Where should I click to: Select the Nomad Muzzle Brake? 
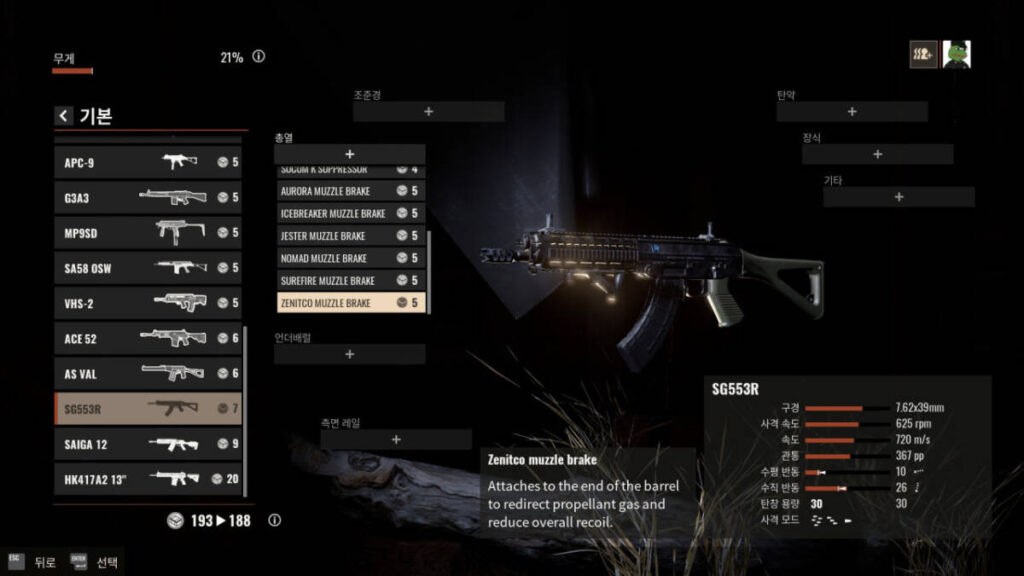(x=350, y=258)
